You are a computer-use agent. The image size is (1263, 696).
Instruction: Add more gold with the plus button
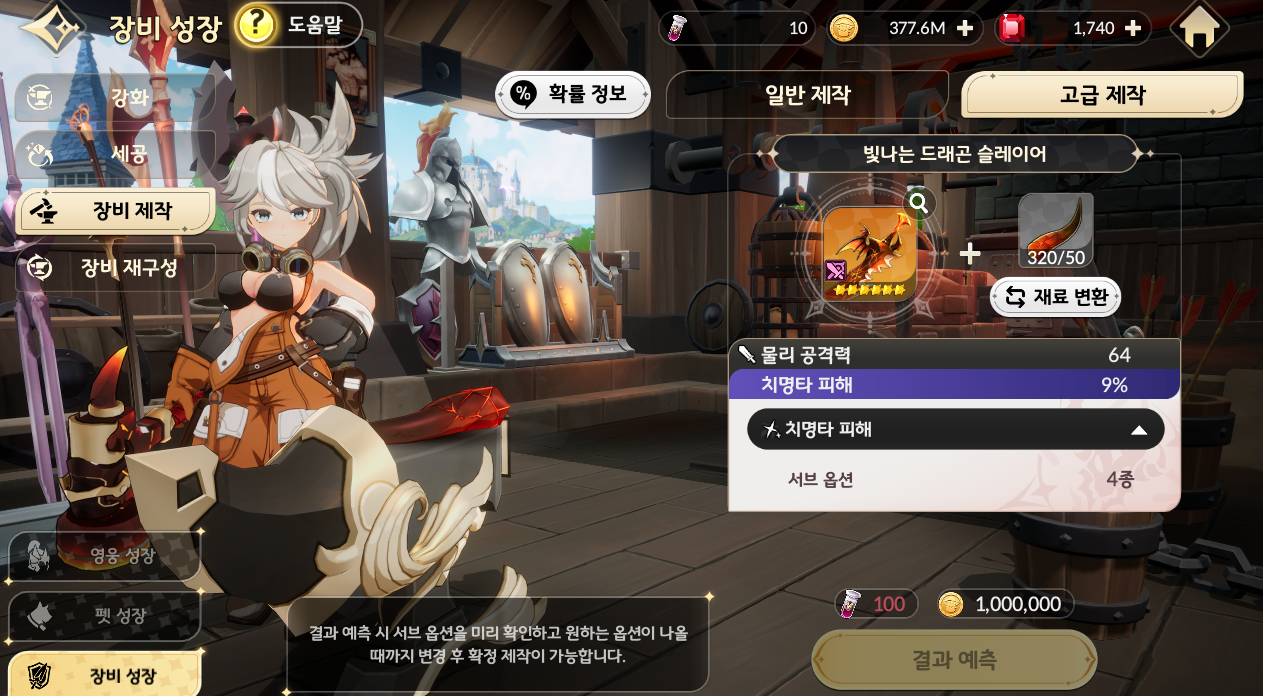[x=965, y=28]
